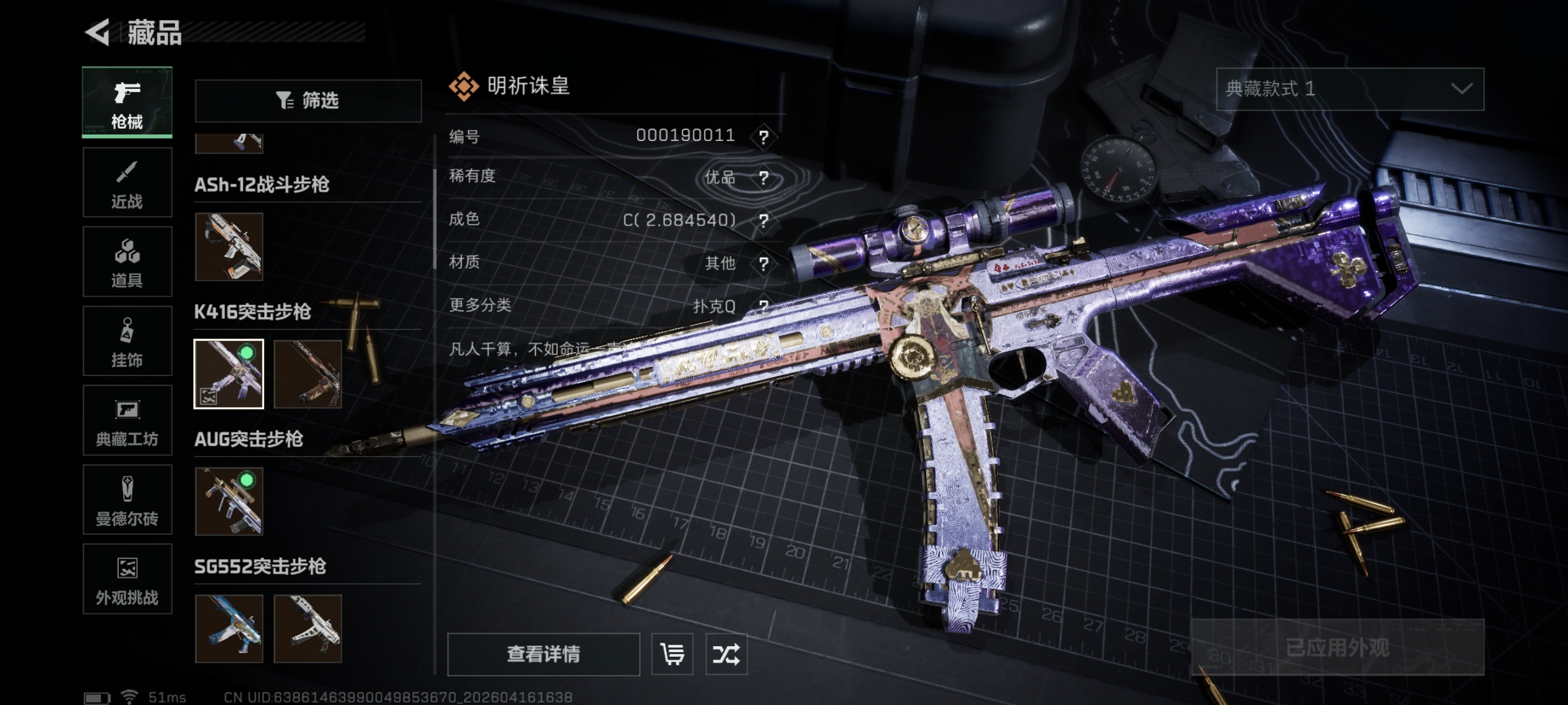Image resolution: width=1568 pixels, height=705 pixels.
Task: Click 查看详情 to view details
Action: tap(543, 654)
